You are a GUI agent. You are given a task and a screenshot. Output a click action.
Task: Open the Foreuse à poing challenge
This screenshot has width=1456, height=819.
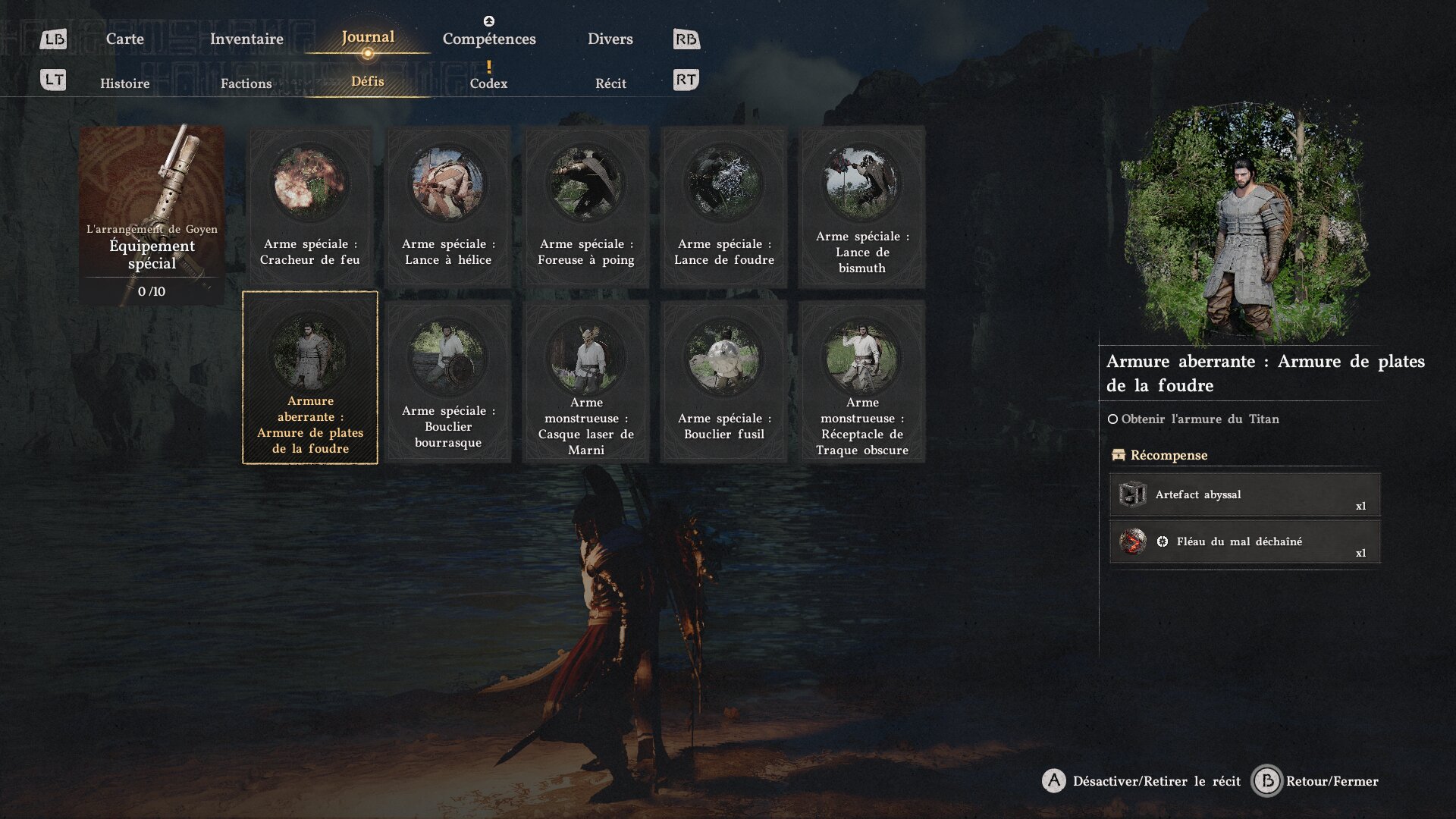click(x=586, y=207)
